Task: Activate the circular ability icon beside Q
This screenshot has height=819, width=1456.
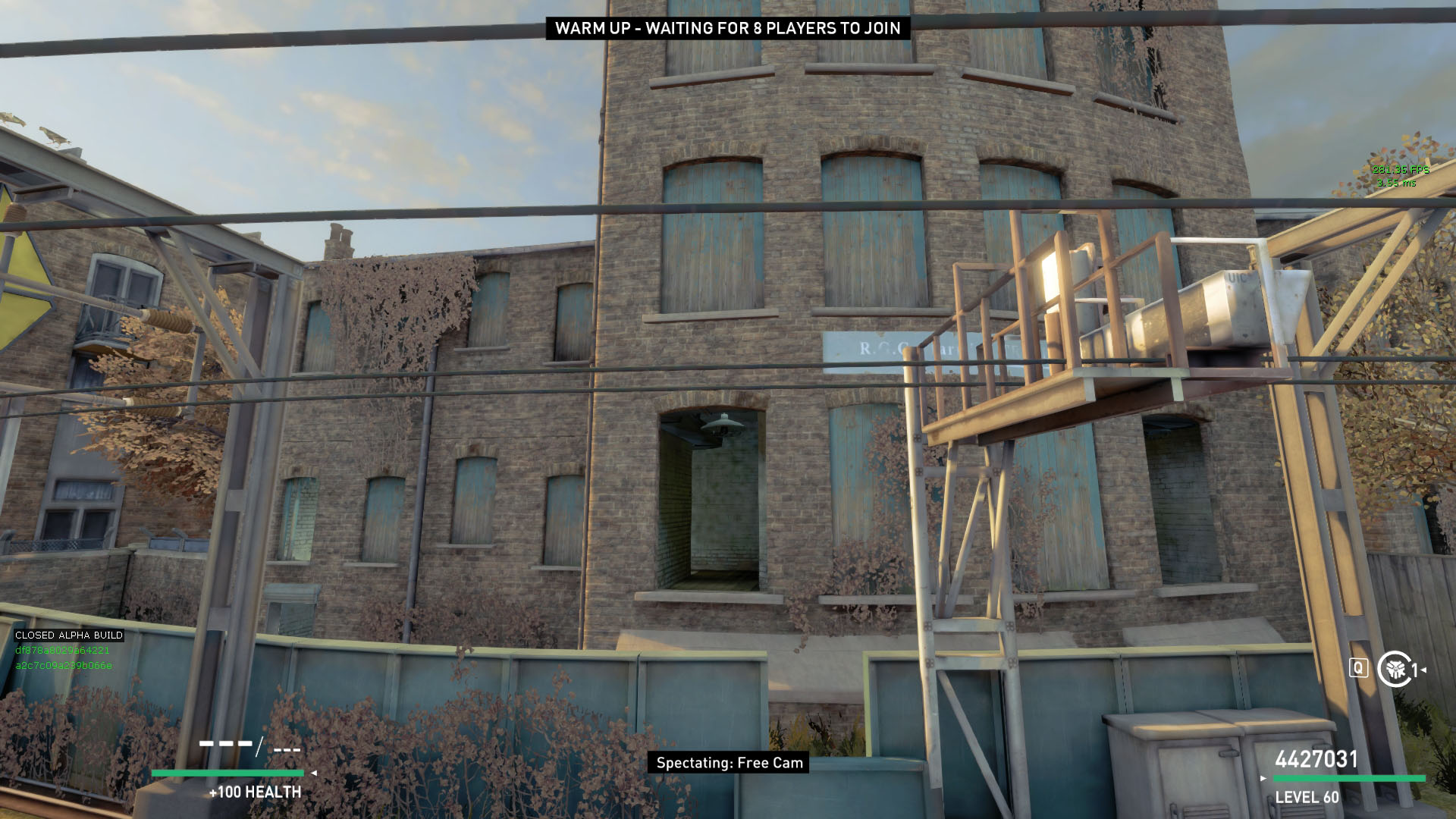Action: [1394, 669]
